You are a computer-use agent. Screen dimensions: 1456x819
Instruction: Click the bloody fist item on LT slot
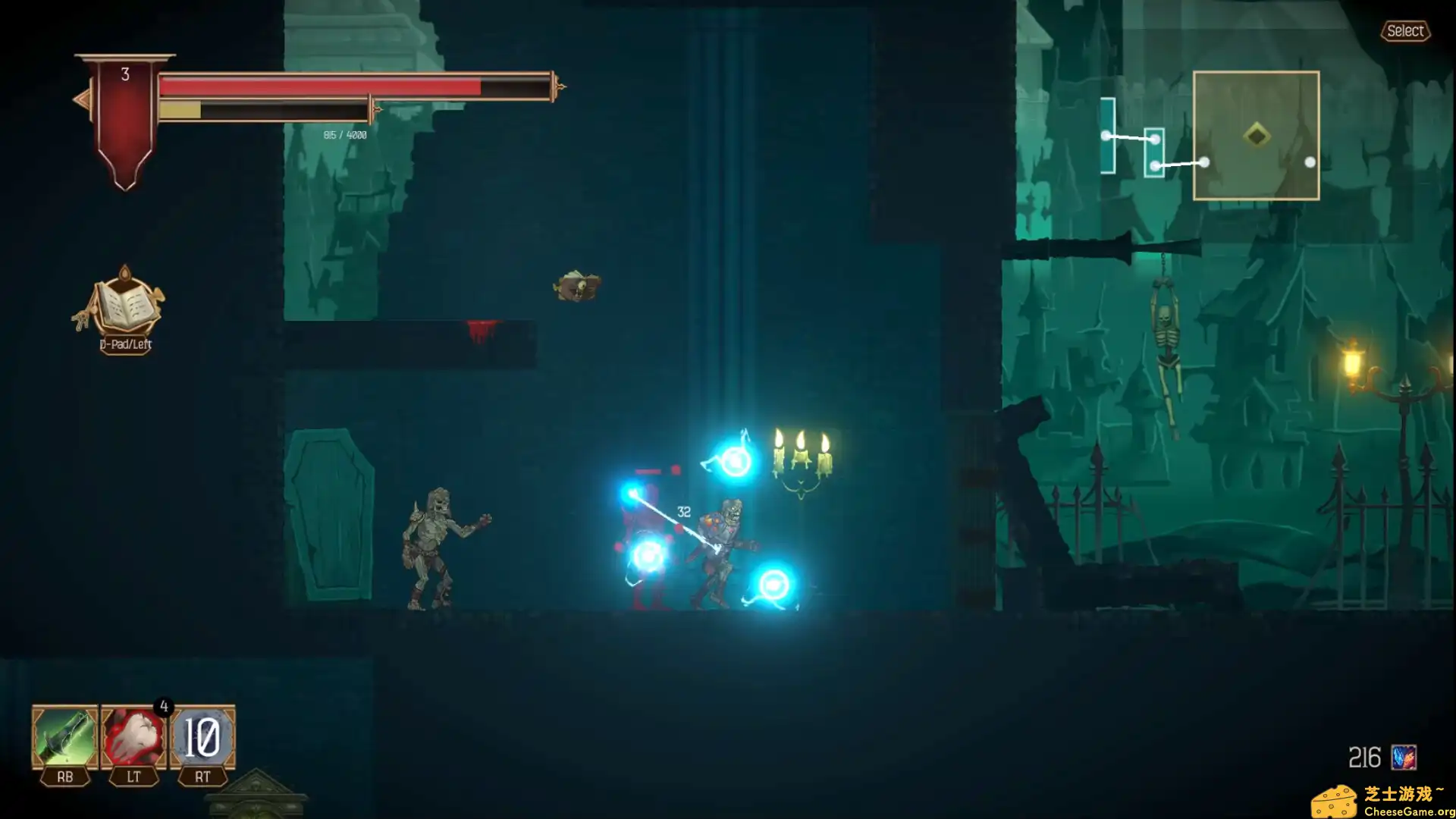click(x=133, y=734)
